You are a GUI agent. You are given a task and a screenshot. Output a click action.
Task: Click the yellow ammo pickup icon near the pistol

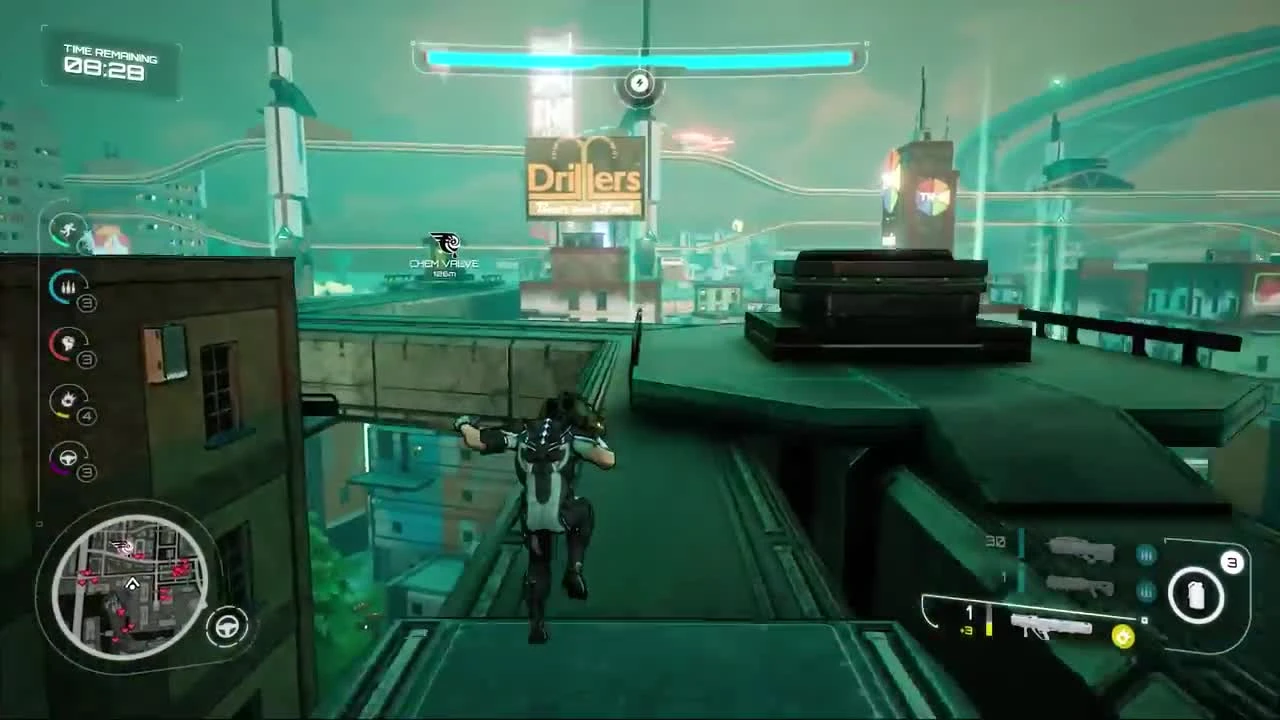point(1122,635)
